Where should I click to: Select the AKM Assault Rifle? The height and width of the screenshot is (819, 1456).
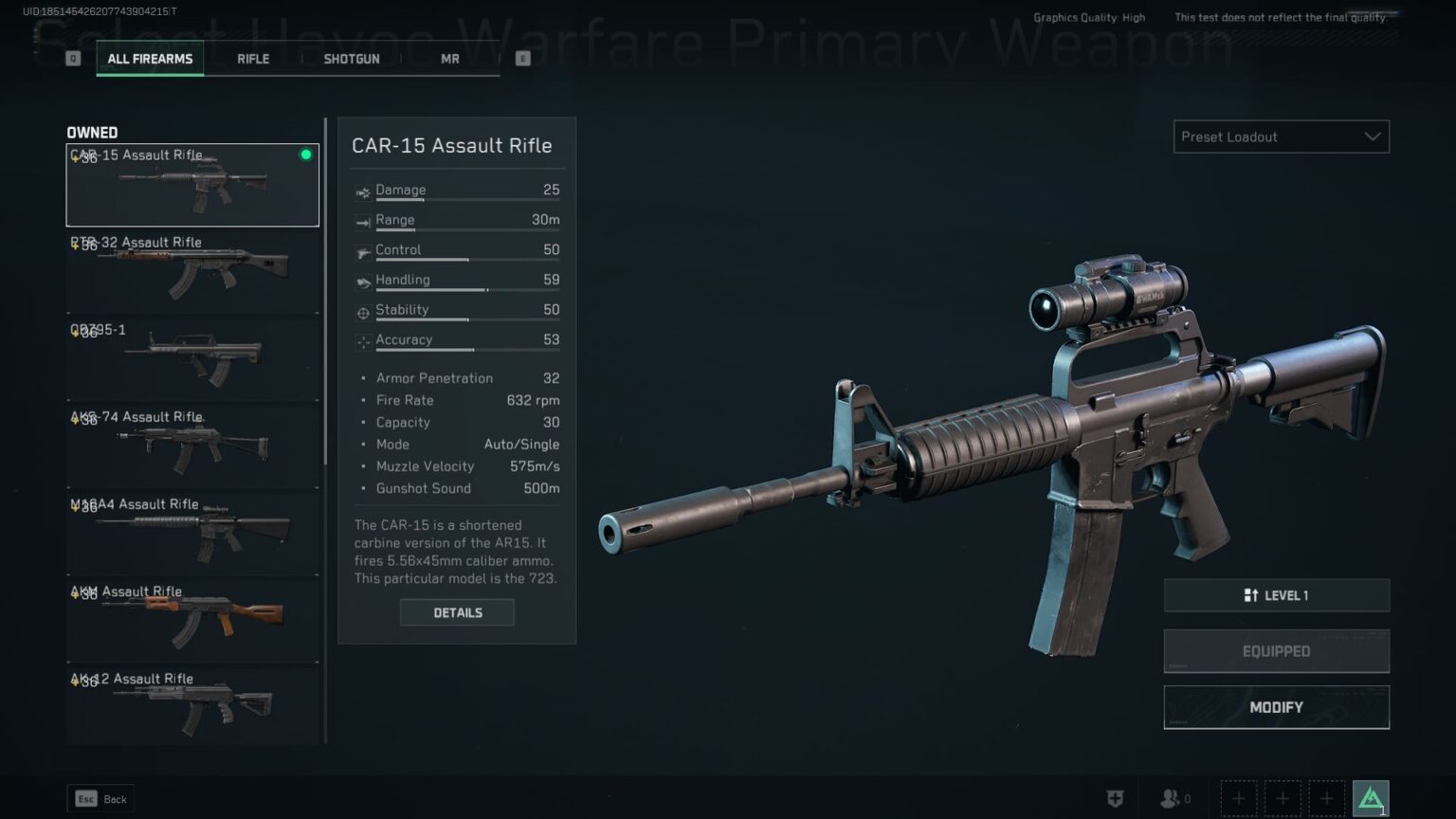pos(192,621)
